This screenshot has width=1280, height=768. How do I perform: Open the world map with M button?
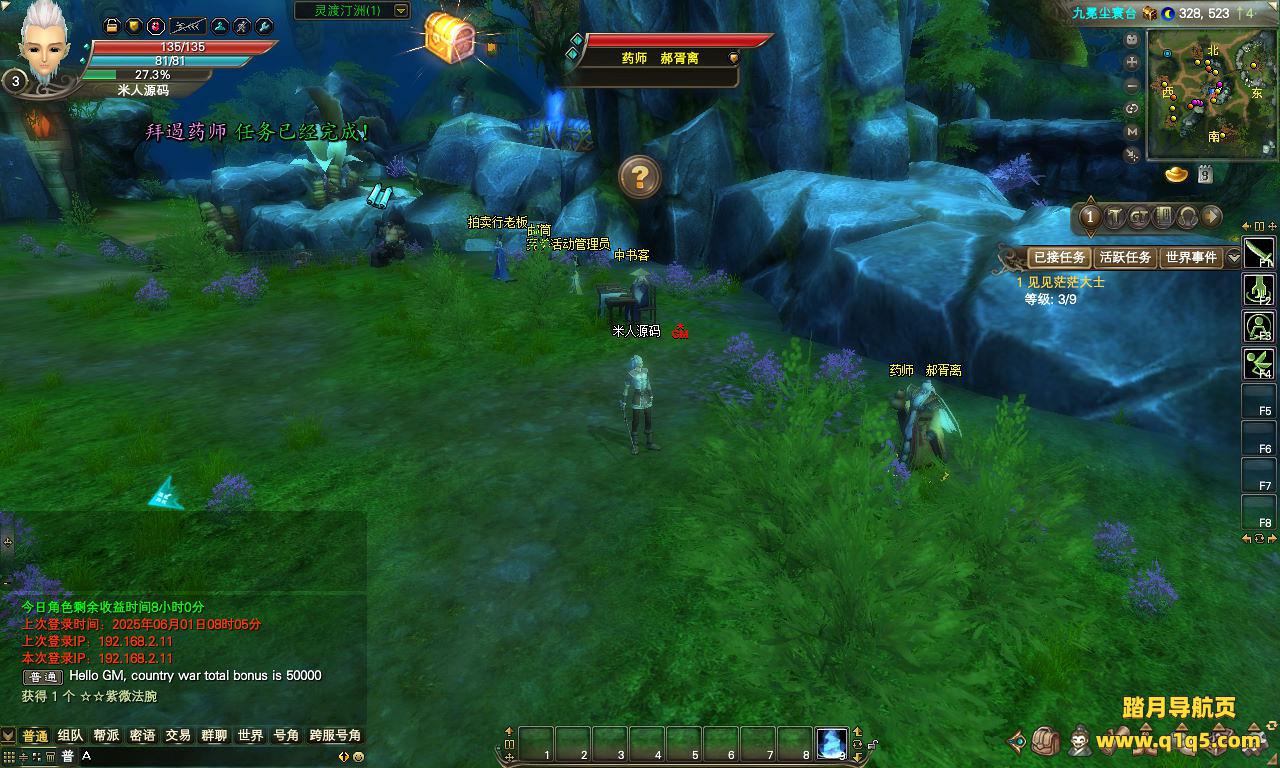click(1132, 131)
